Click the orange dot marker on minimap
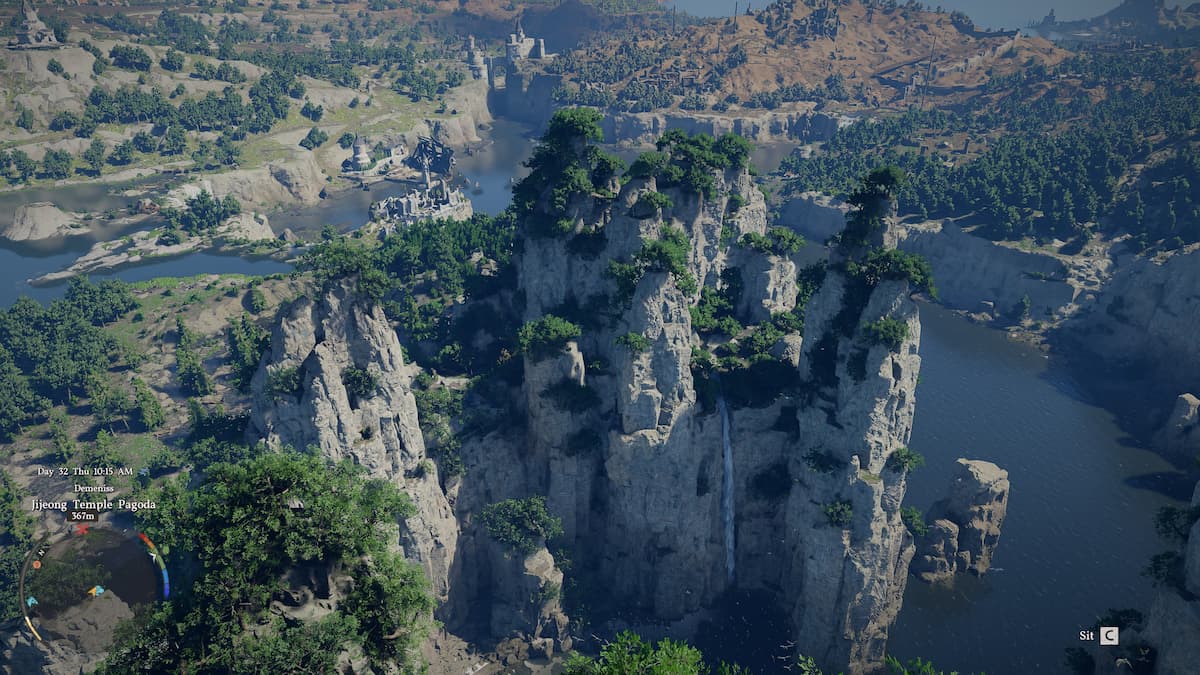Image resolution: width=1200 pixels, height=675 pixels. coord(37,564)
